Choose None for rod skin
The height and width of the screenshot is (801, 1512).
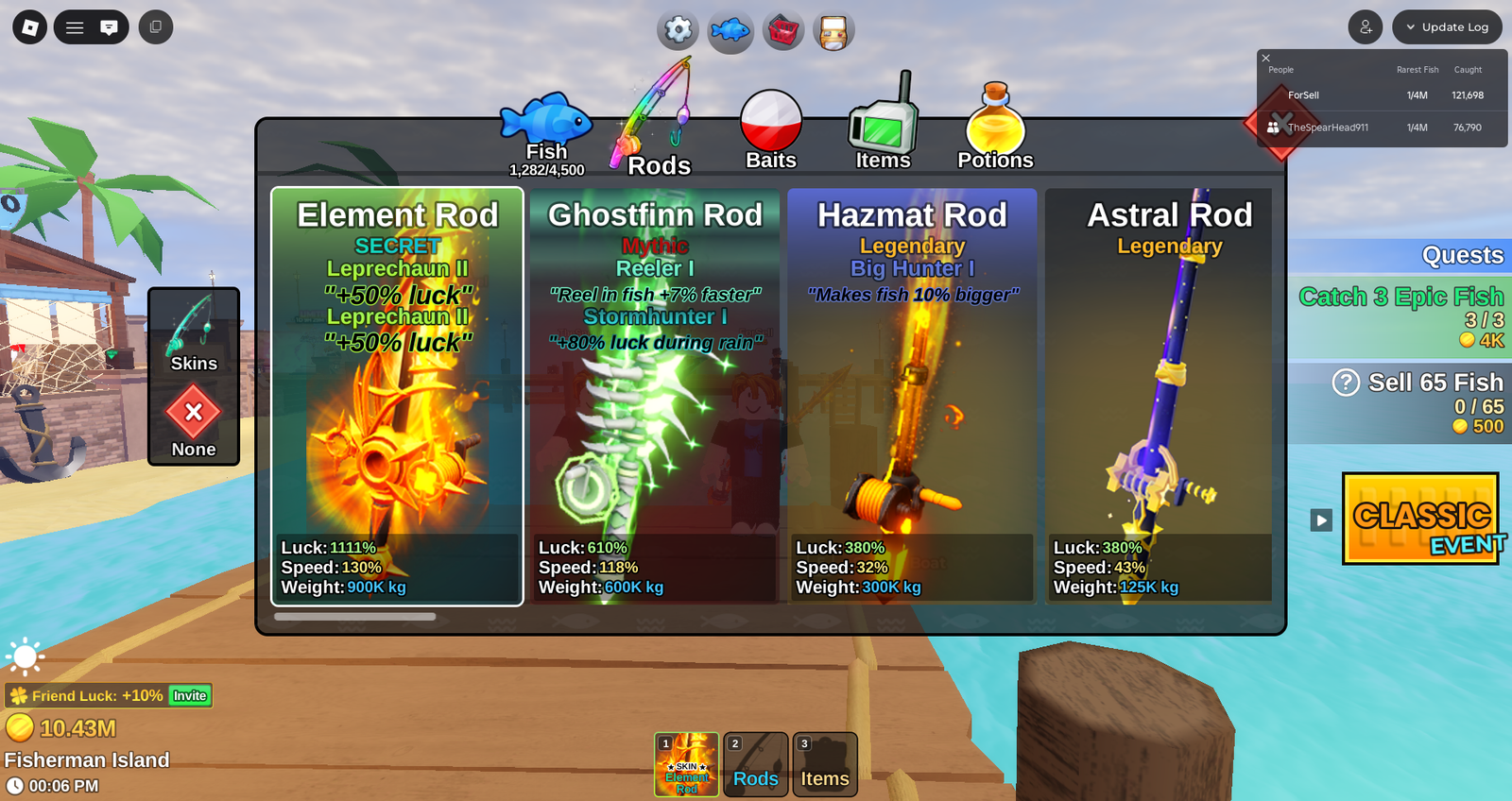[194, 421]
